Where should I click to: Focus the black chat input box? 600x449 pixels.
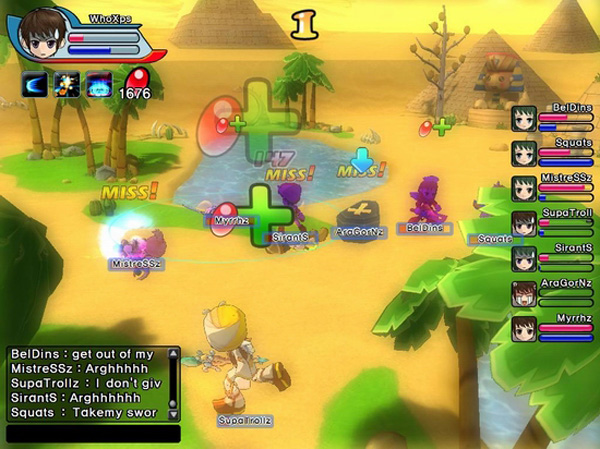pyautogui.click(x=93, y=434)
